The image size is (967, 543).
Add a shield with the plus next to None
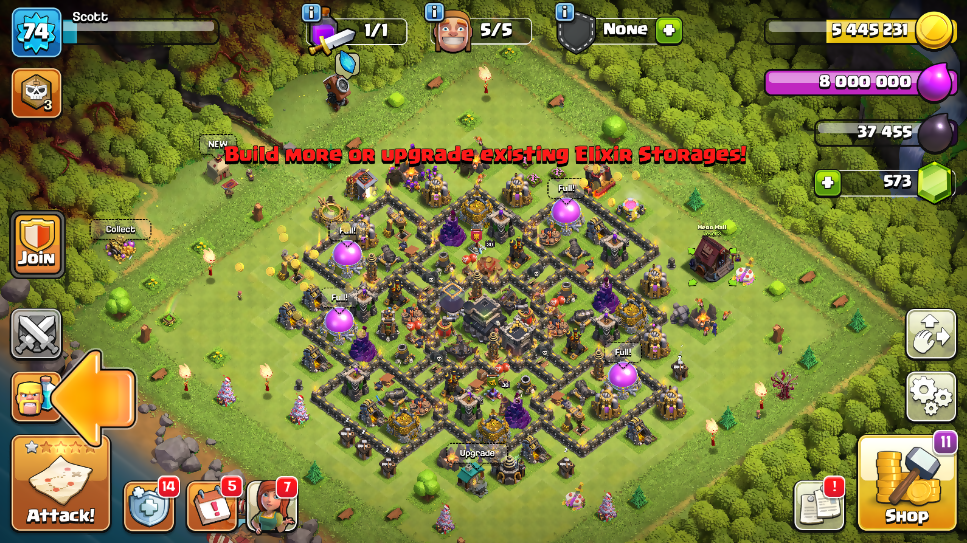668,30
